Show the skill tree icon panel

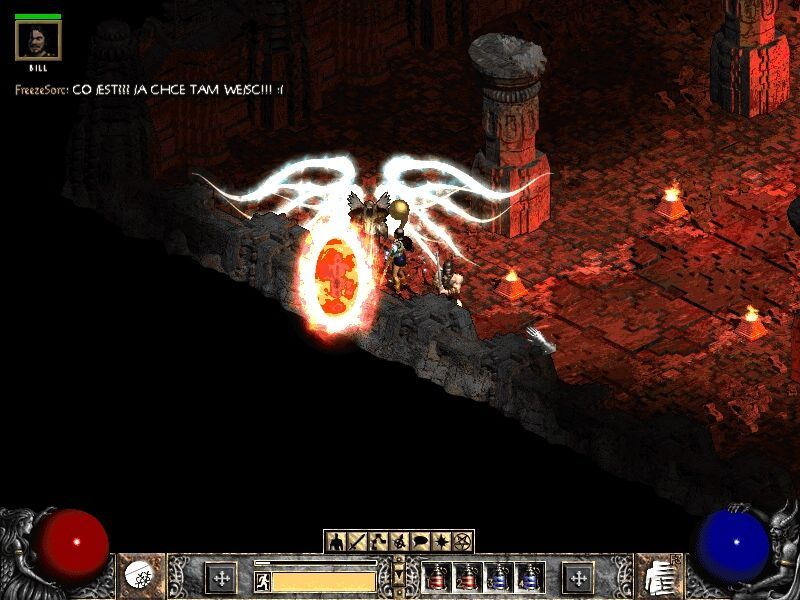coord(379,542)
